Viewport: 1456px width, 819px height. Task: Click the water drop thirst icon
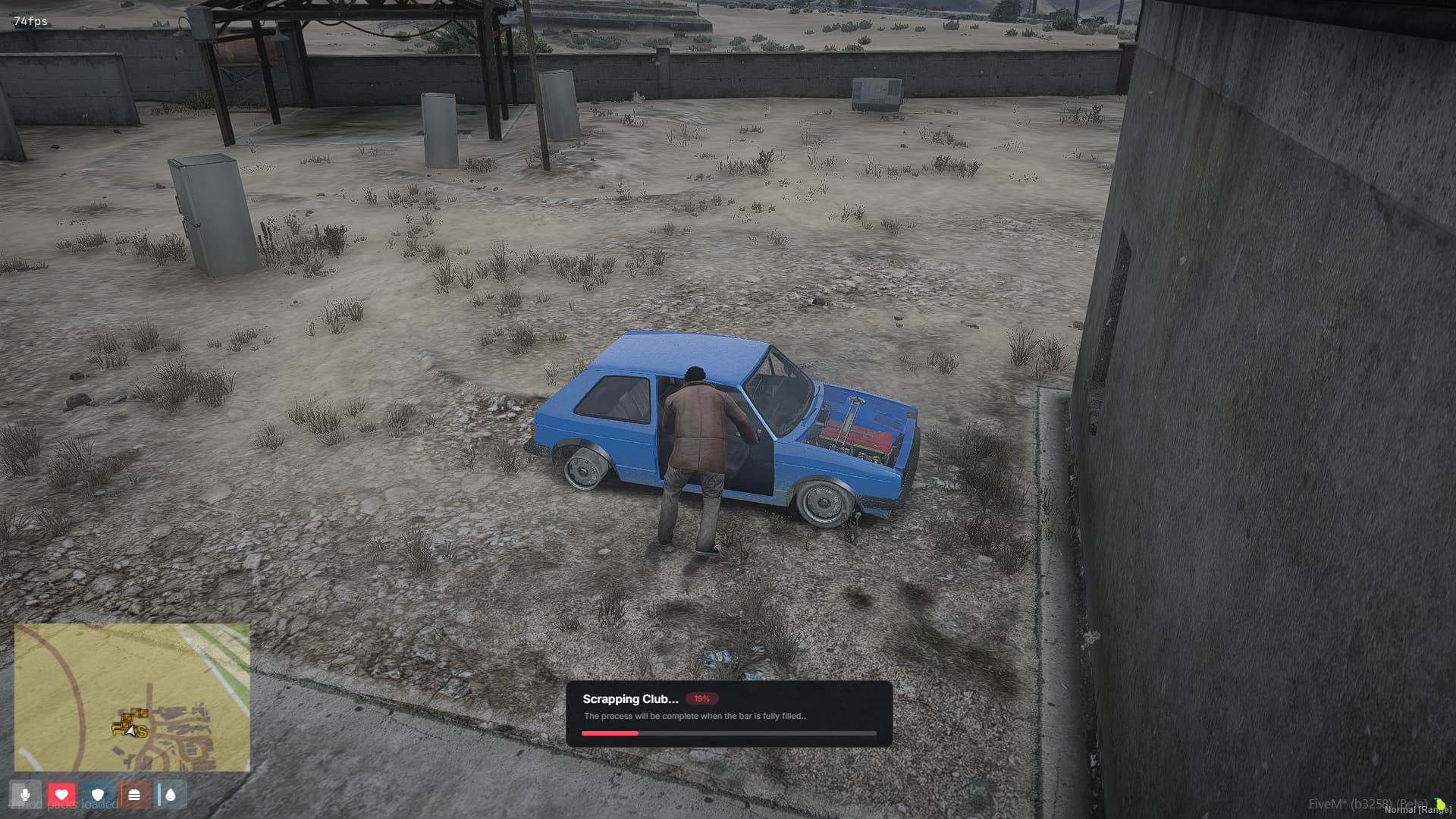point(171,795)
